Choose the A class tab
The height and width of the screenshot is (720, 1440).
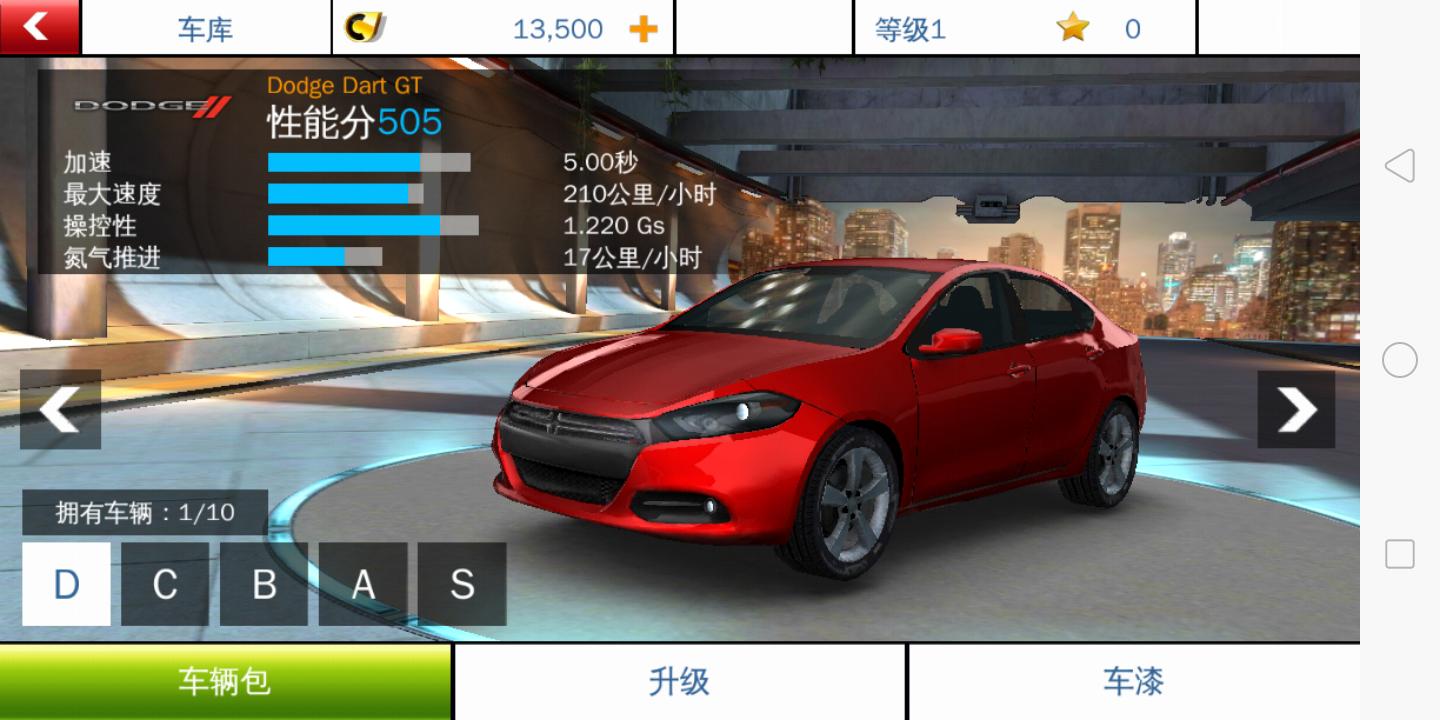[363, 584]
